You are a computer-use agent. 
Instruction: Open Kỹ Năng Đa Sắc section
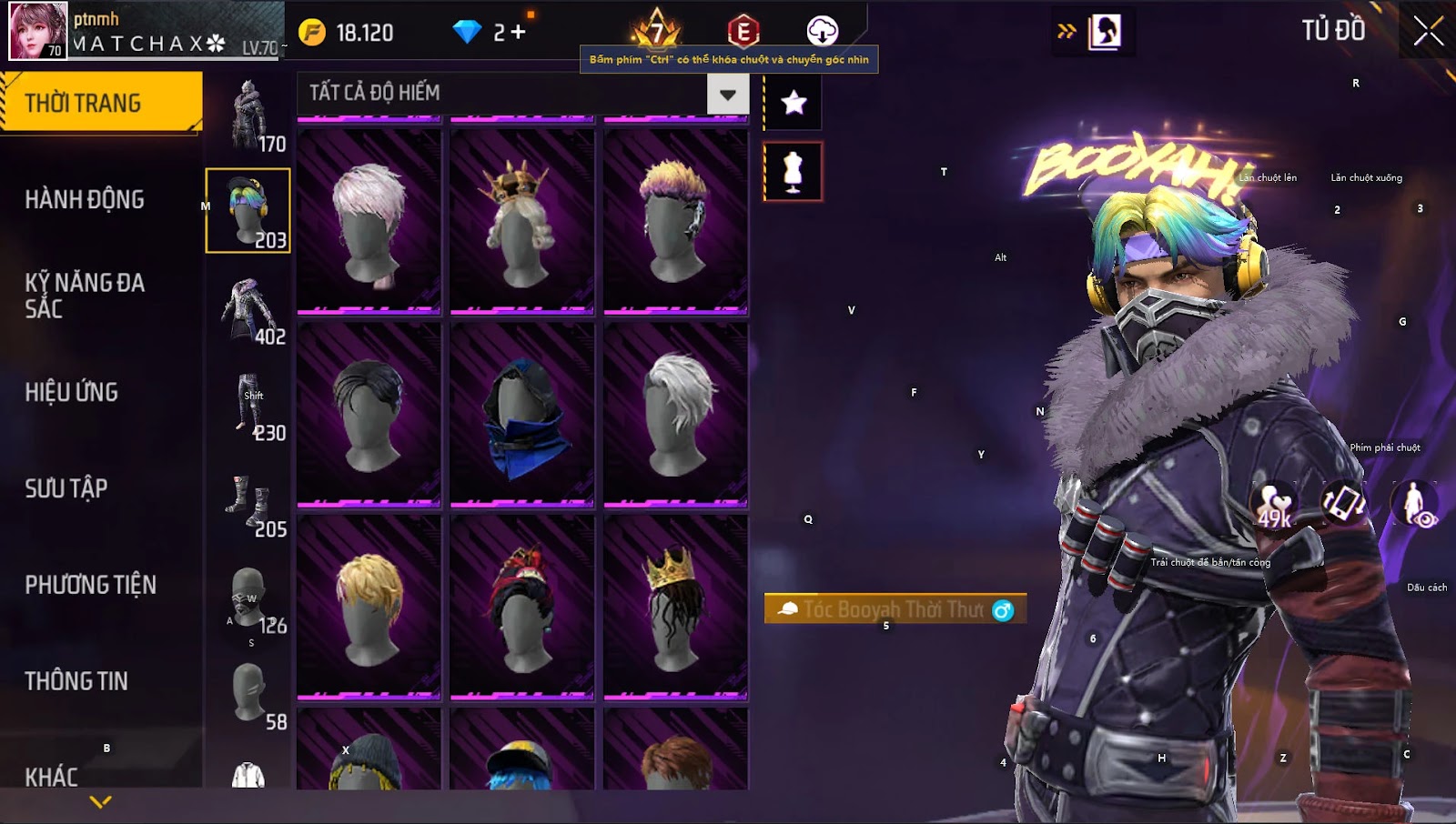pos(85,296)
